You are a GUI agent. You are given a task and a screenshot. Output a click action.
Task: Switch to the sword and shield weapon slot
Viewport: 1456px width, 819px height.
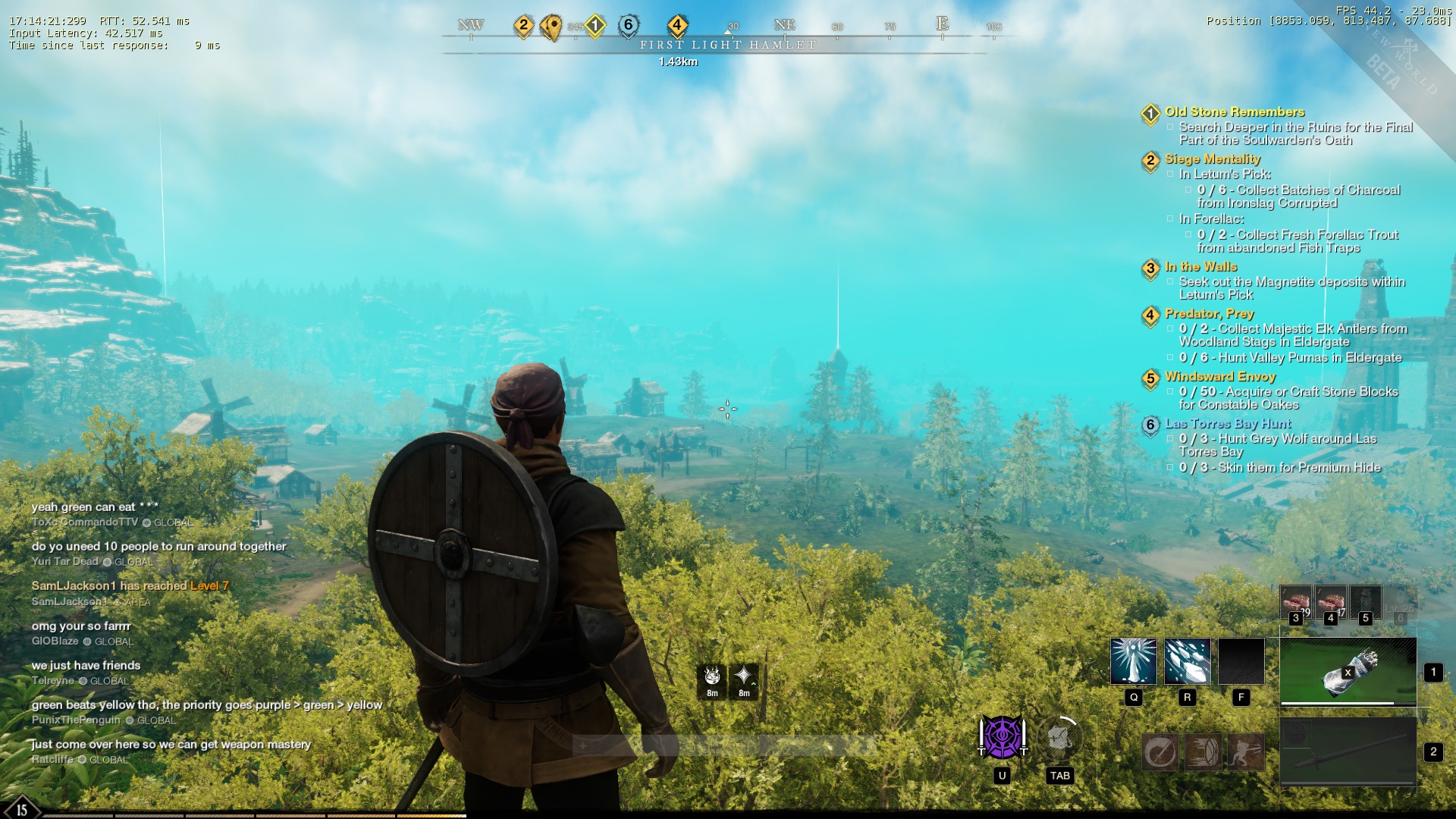[x=1348, y=752]
